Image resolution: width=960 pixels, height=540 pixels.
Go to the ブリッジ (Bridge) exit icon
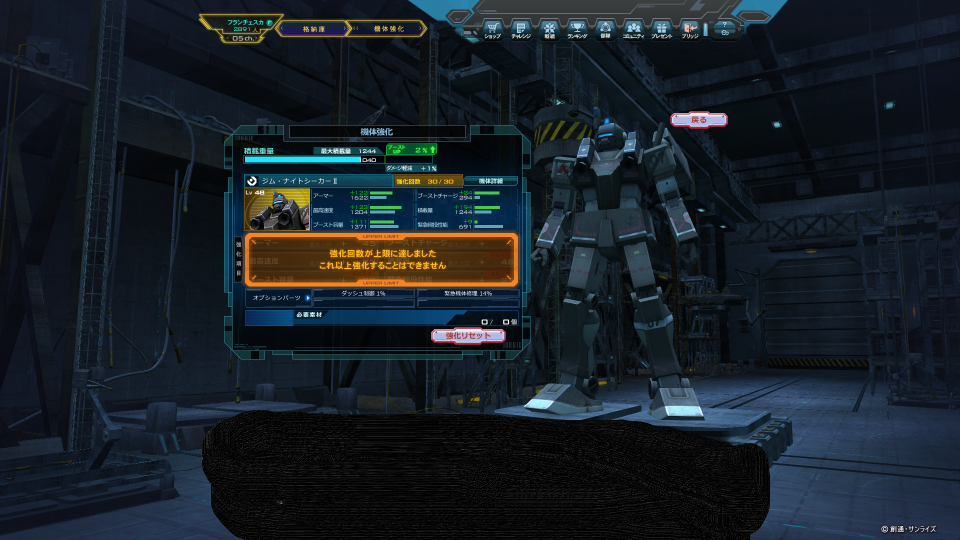tap(689, 27)
